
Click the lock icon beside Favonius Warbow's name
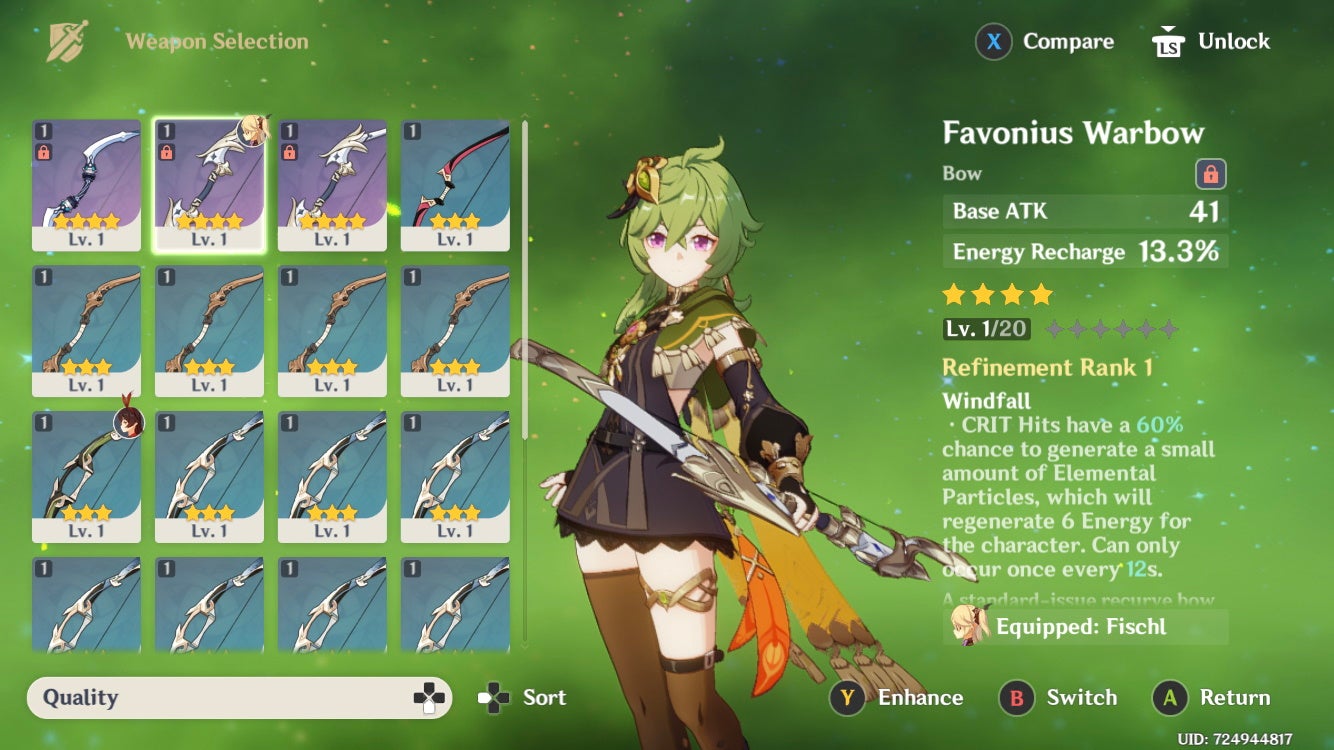(x=1209, y=172)
